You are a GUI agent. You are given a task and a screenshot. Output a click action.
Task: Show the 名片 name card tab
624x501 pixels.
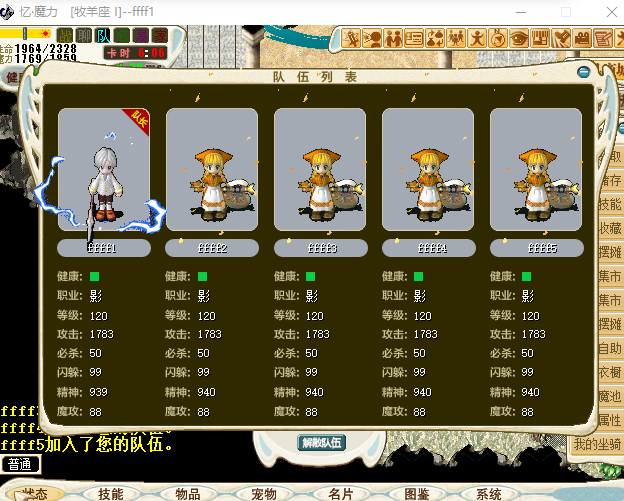pos(340,493)
